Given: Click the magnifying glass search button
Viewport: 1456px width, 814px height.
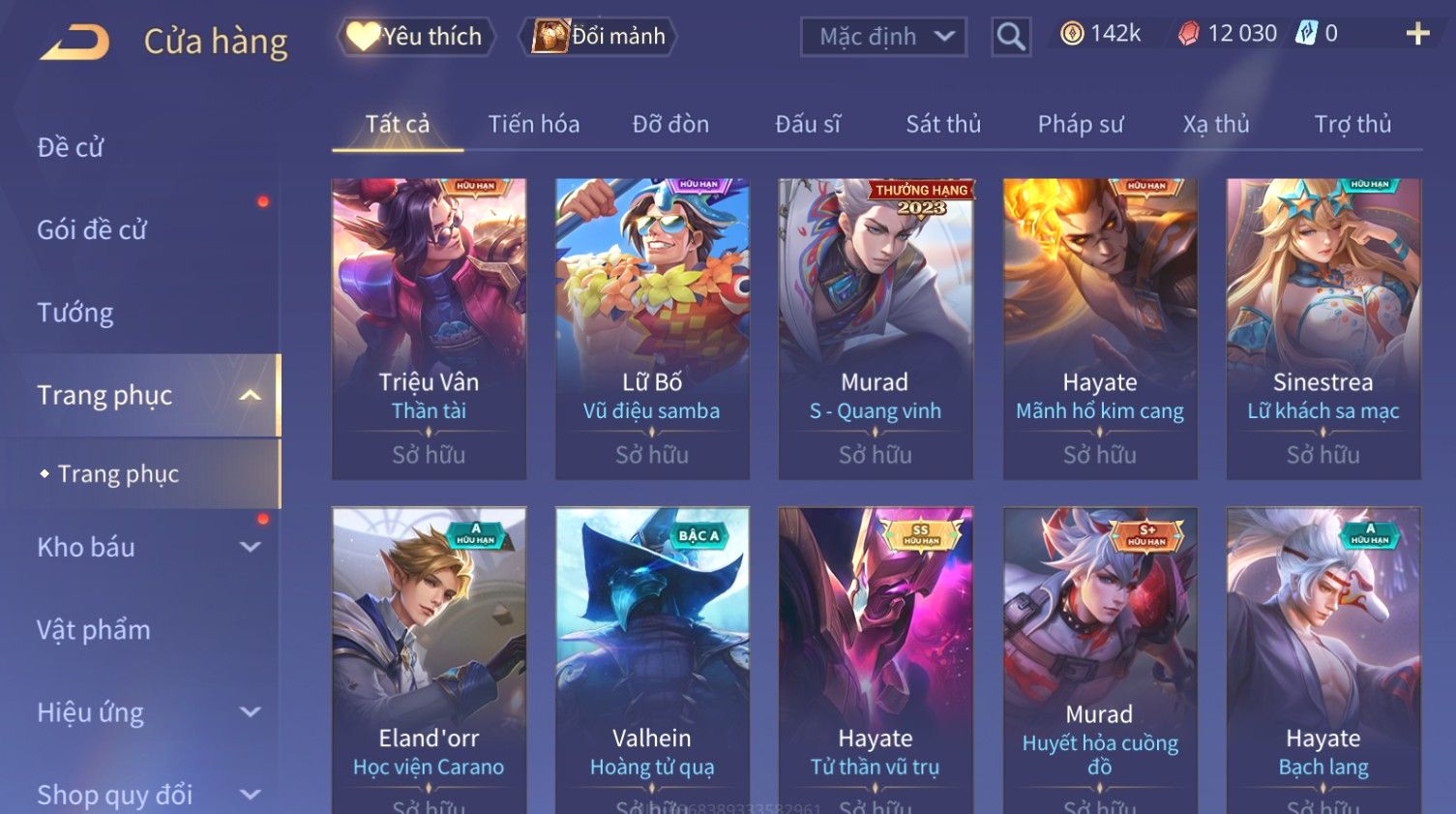Looking at the screenshot, I should 1010,37.
